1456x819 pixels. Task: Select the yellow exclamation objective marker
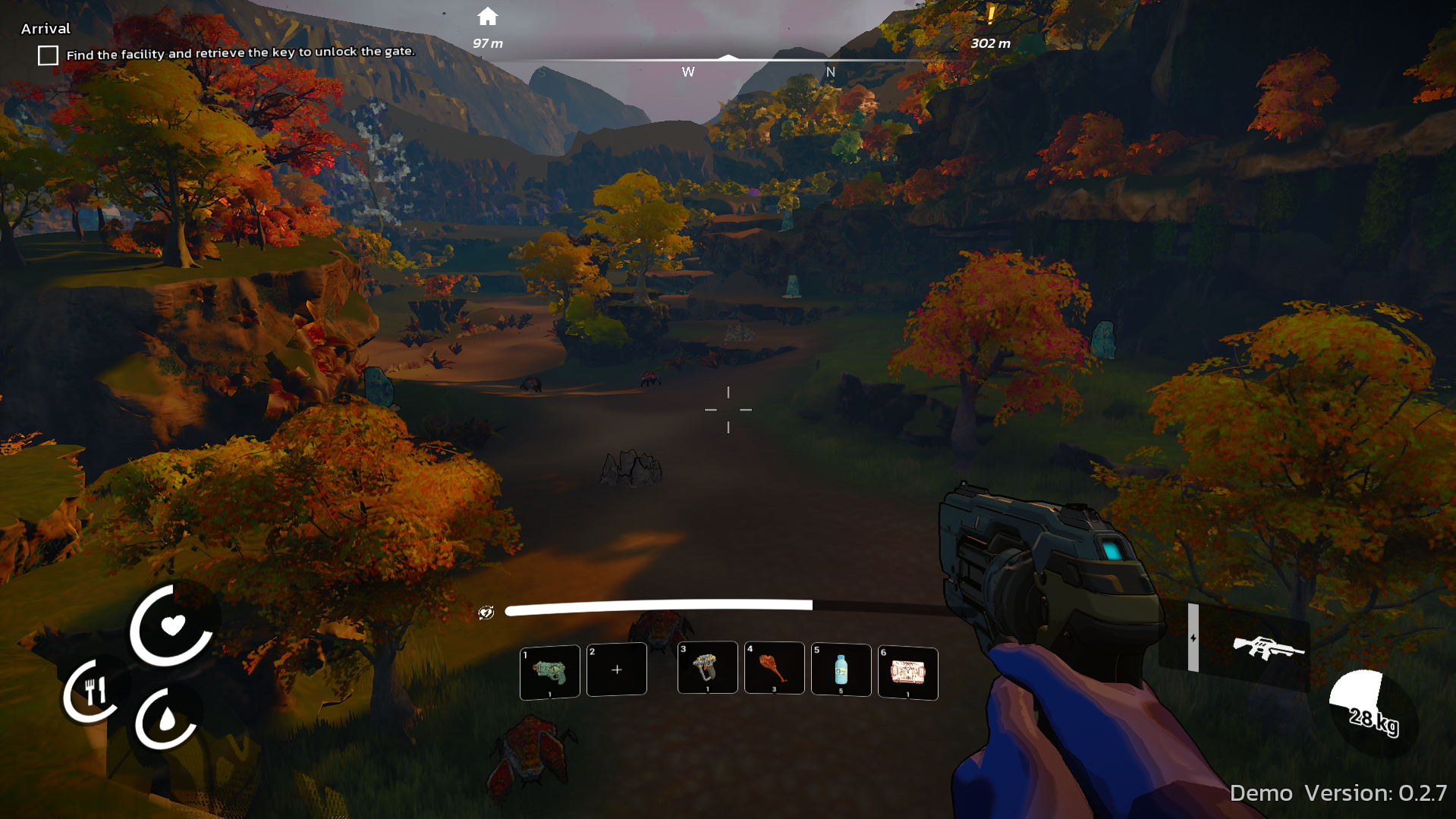[990, 15]
